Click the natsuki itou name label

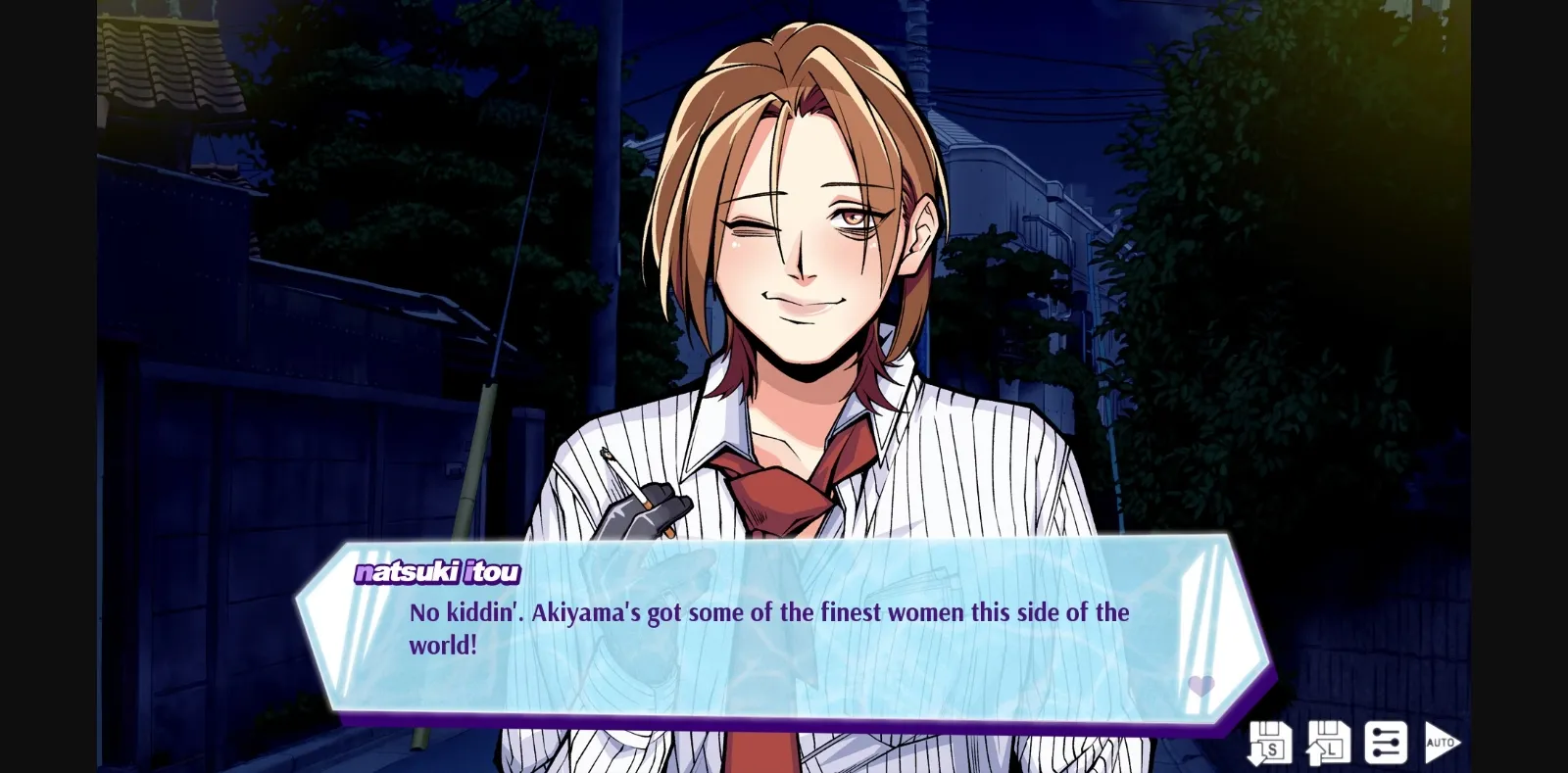pyautogui.click(x=437, y=573)
